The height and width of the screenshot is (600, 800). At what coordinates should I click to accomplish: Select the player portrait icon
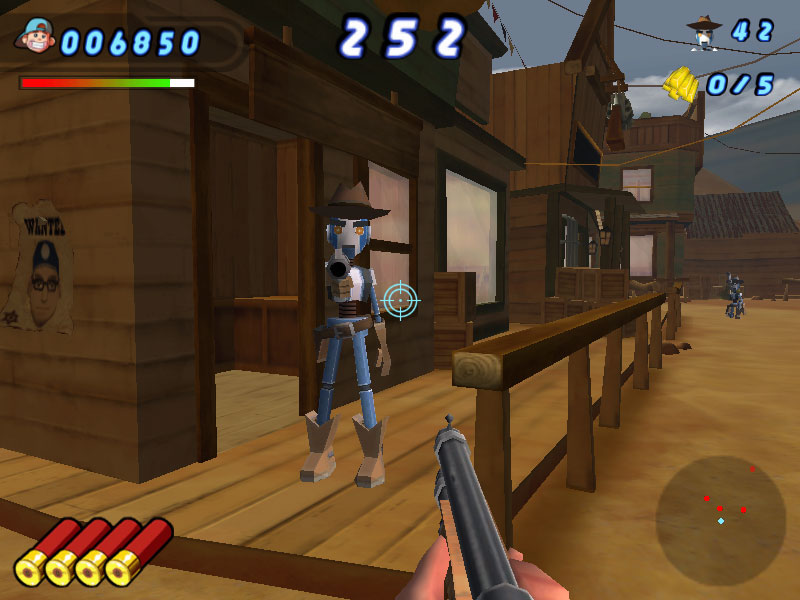pyautogui.click(x=36, y=38)
